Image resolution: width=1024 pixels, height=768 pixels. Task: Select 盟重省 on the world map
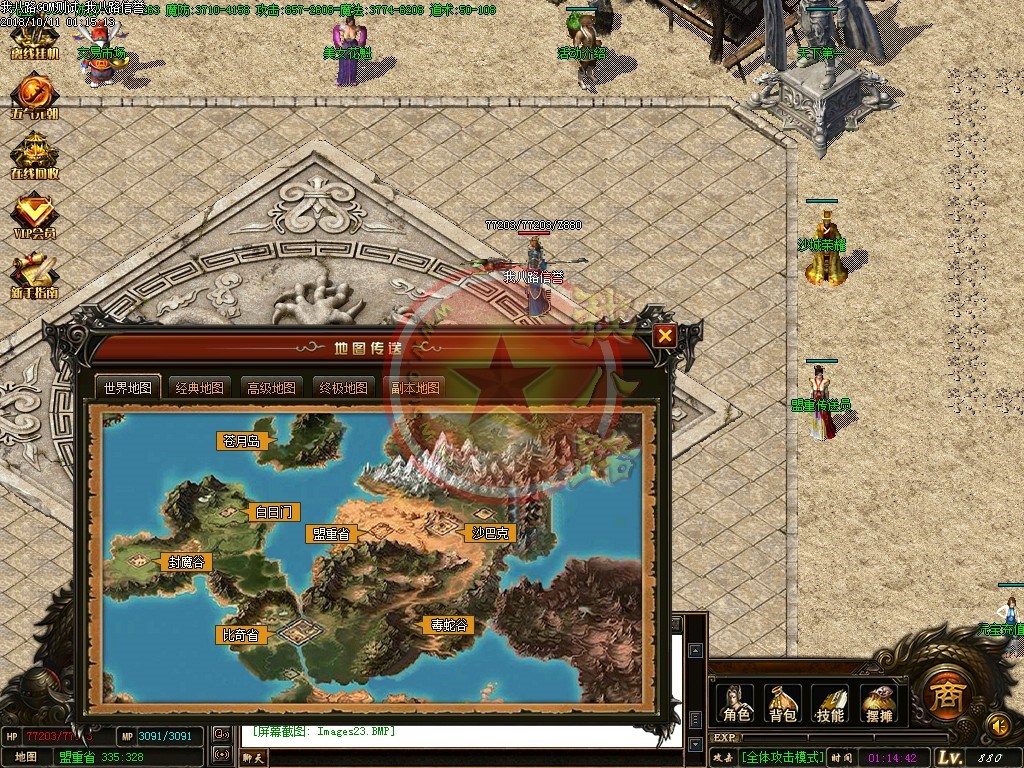(329, 534)
